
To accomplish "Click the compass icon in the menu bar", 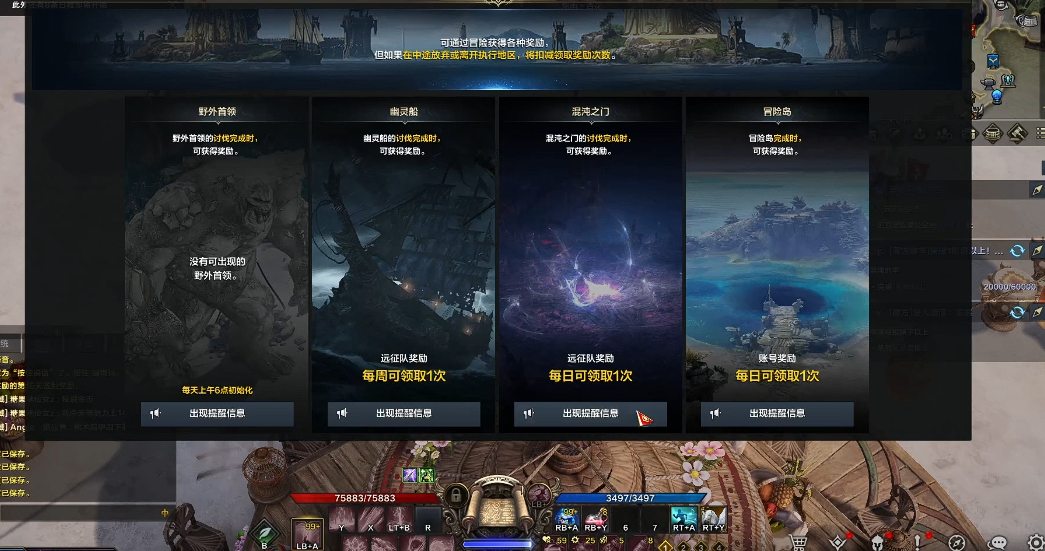I will click(x=956, y=543).
